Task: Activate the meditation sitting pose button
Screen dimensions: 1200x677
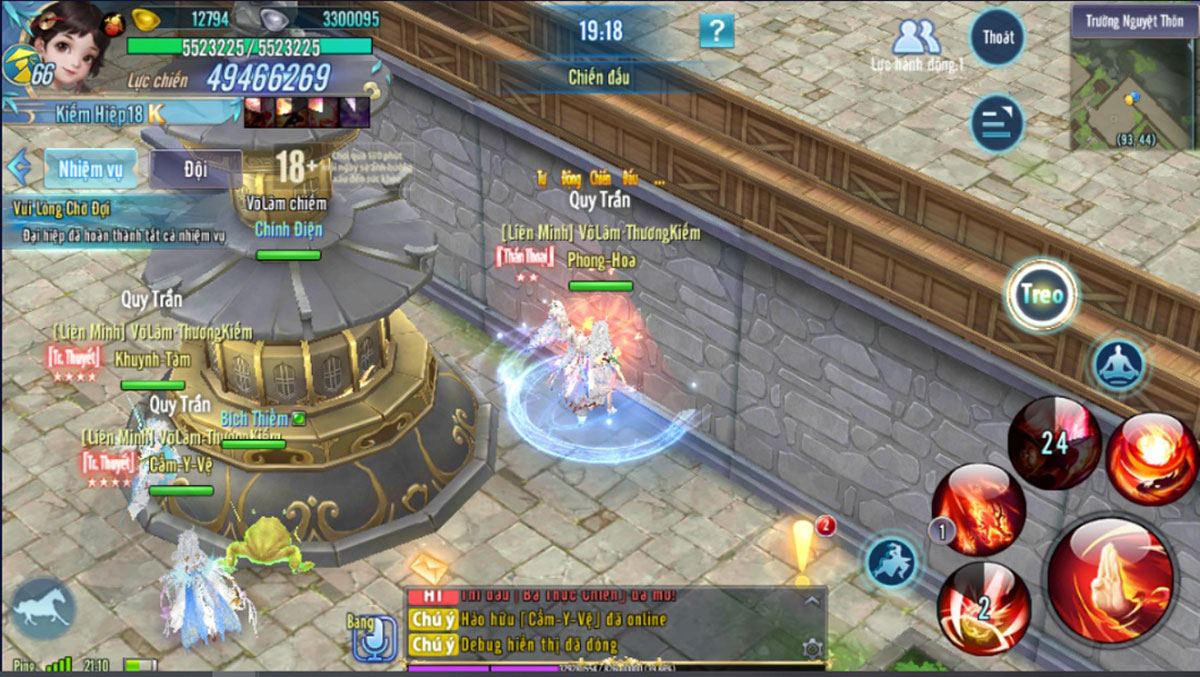Action: click(1118, 364)
